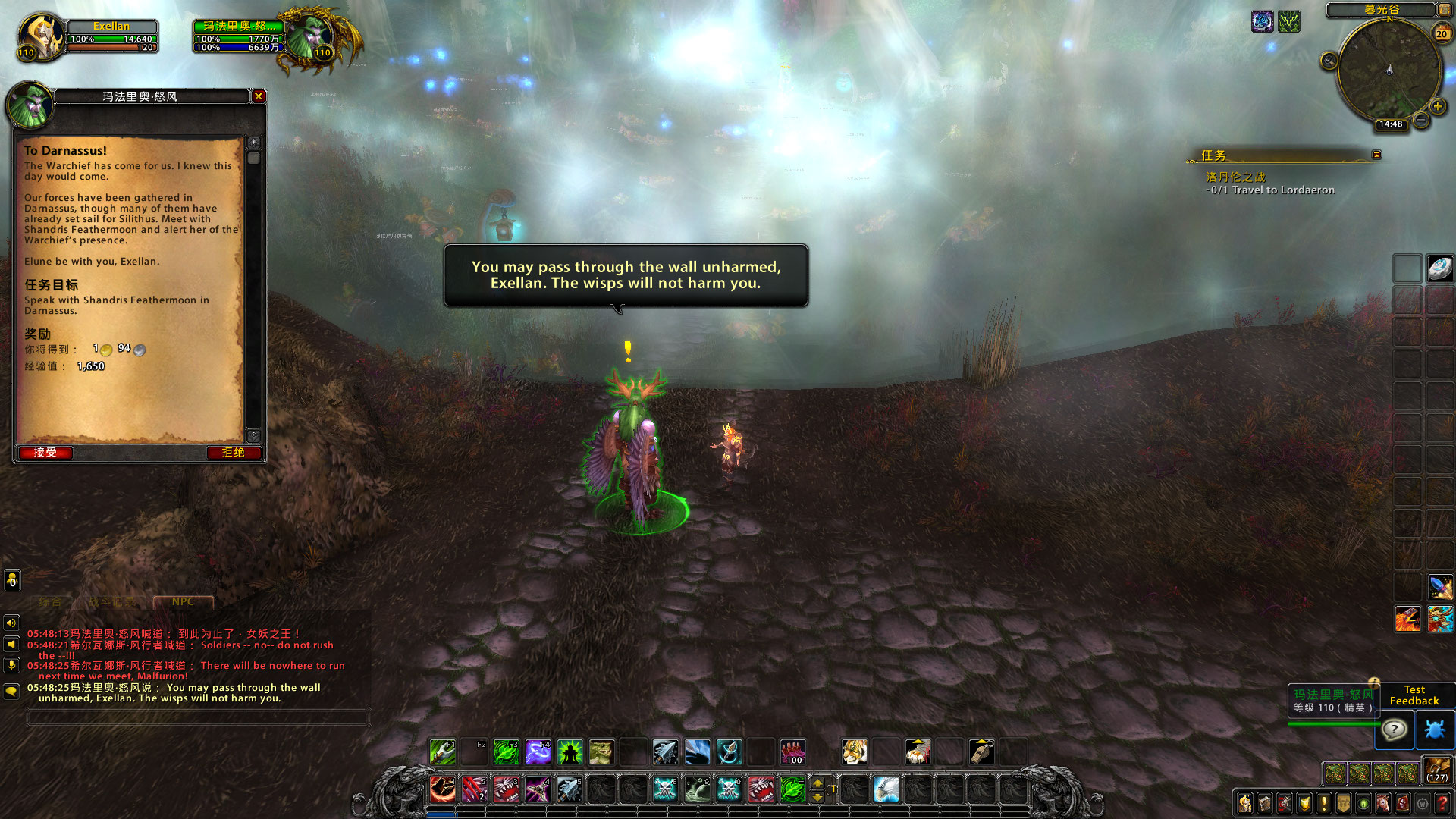Open the calendar showing day 20
This screenshot has height=819, width=1456.
pos(1441,33)
